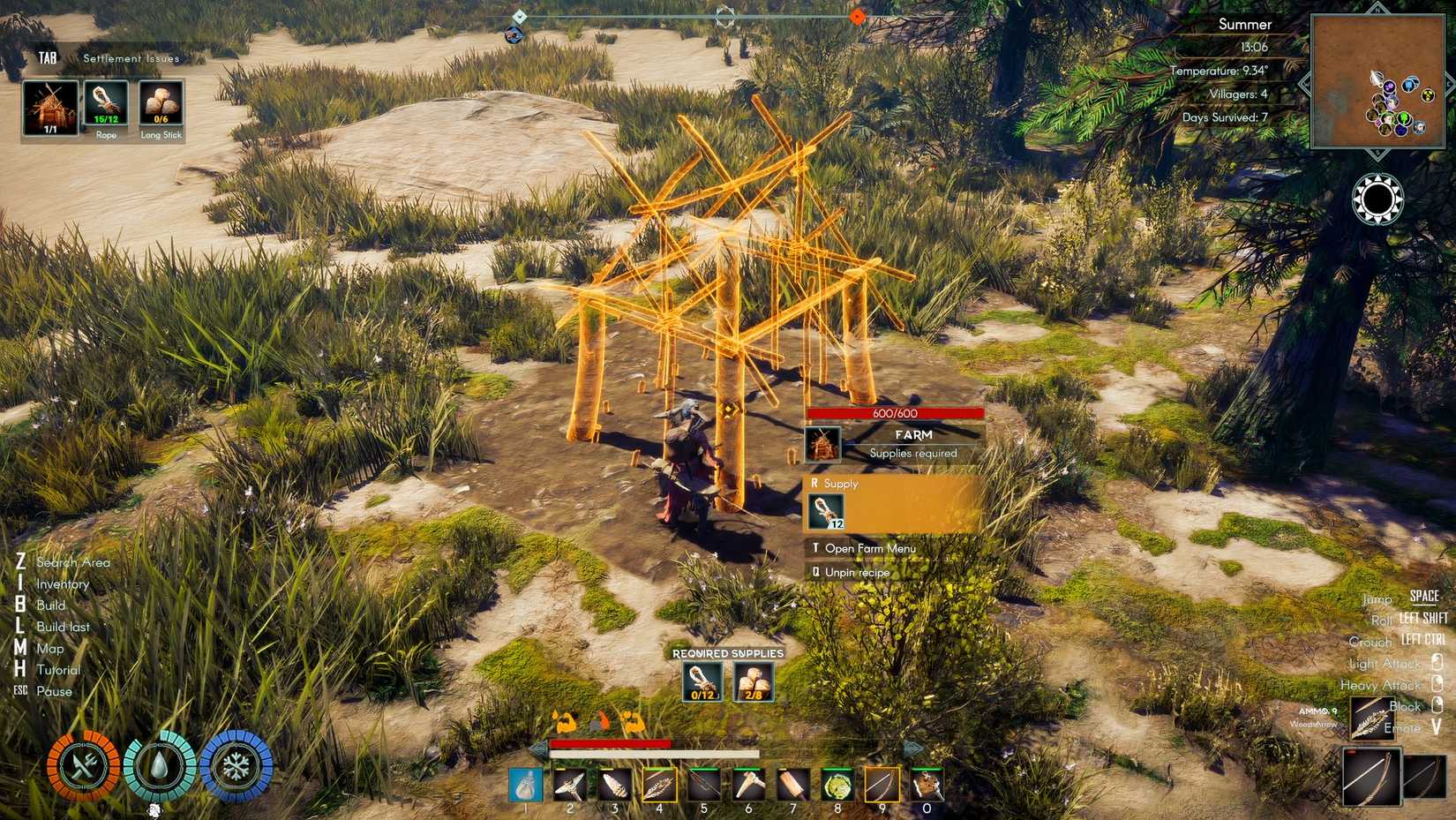1456x820 pixels.
Task: Click the pinned Rope requirement icon
Action: pyautogui.click(x=106, y=103)
